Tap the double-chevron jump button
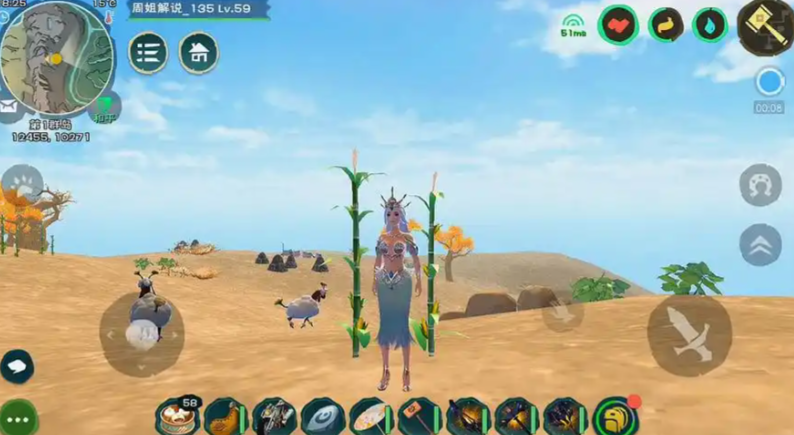This screenshot has width=794, height=435. (760, 244)
